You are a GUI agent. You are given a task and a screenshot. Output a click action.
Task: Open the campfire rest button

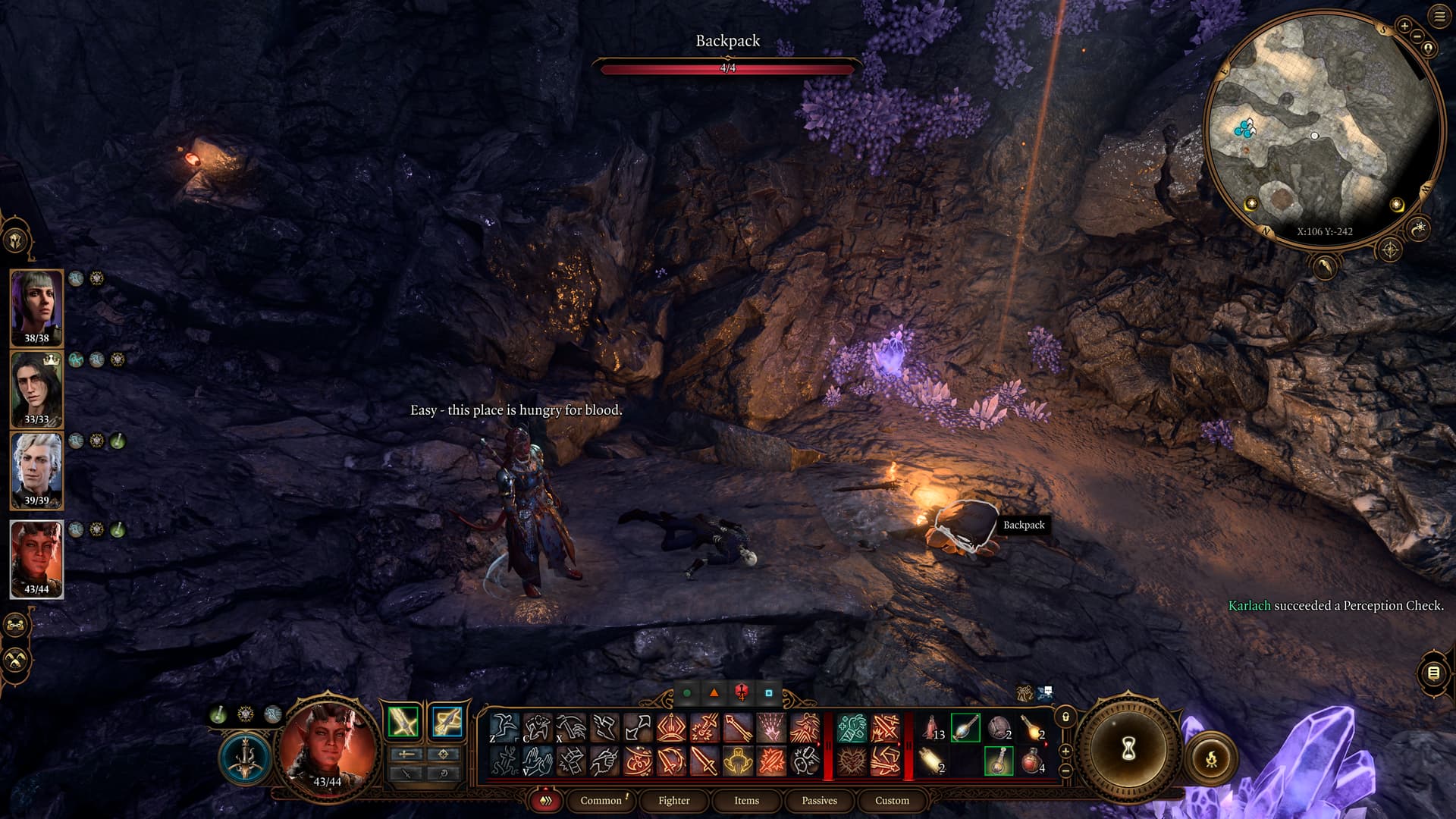point(1211,757)
